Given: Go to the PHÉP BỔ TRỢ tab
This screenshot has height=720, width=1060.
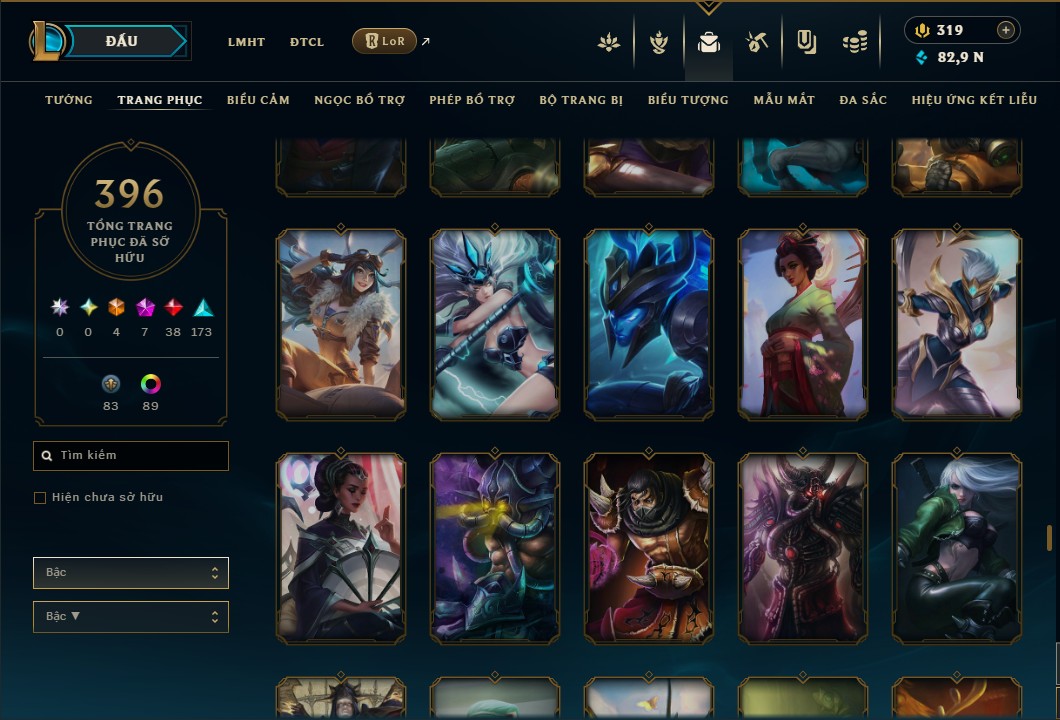Looking at the screenshot, I should coord(472,100).
